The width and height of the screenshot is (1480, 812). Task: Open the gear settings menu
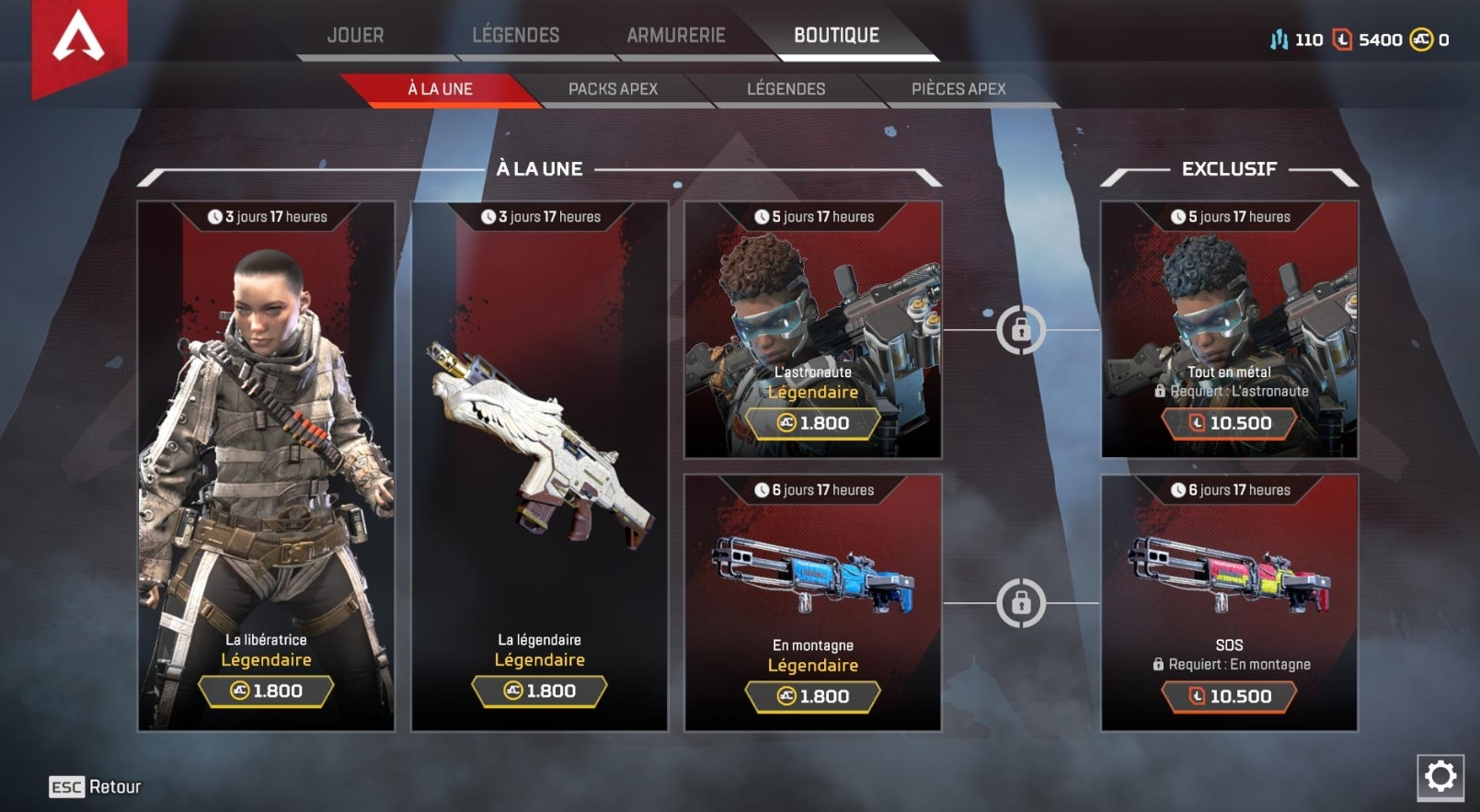click(1440, 777)
